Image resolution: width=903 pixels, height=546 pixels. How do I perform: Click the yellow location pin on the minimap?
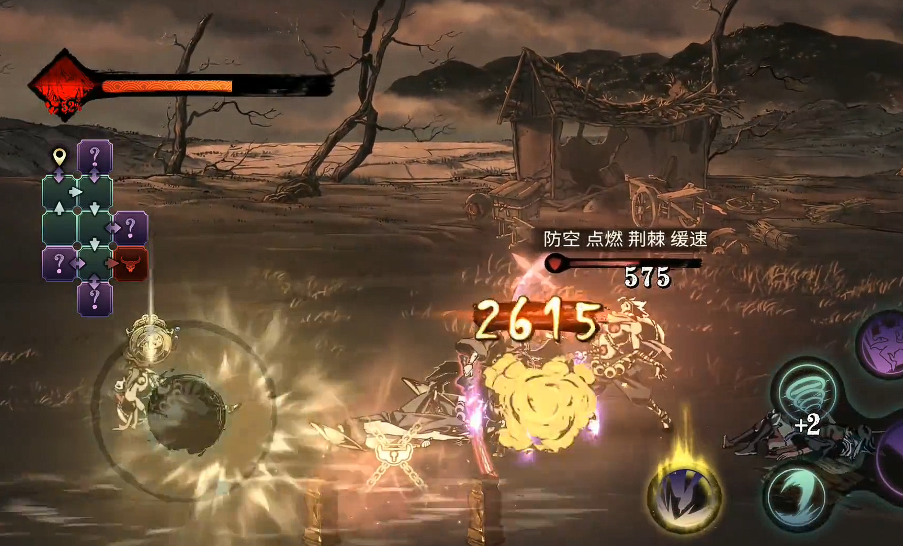click(x=59, y=157)
